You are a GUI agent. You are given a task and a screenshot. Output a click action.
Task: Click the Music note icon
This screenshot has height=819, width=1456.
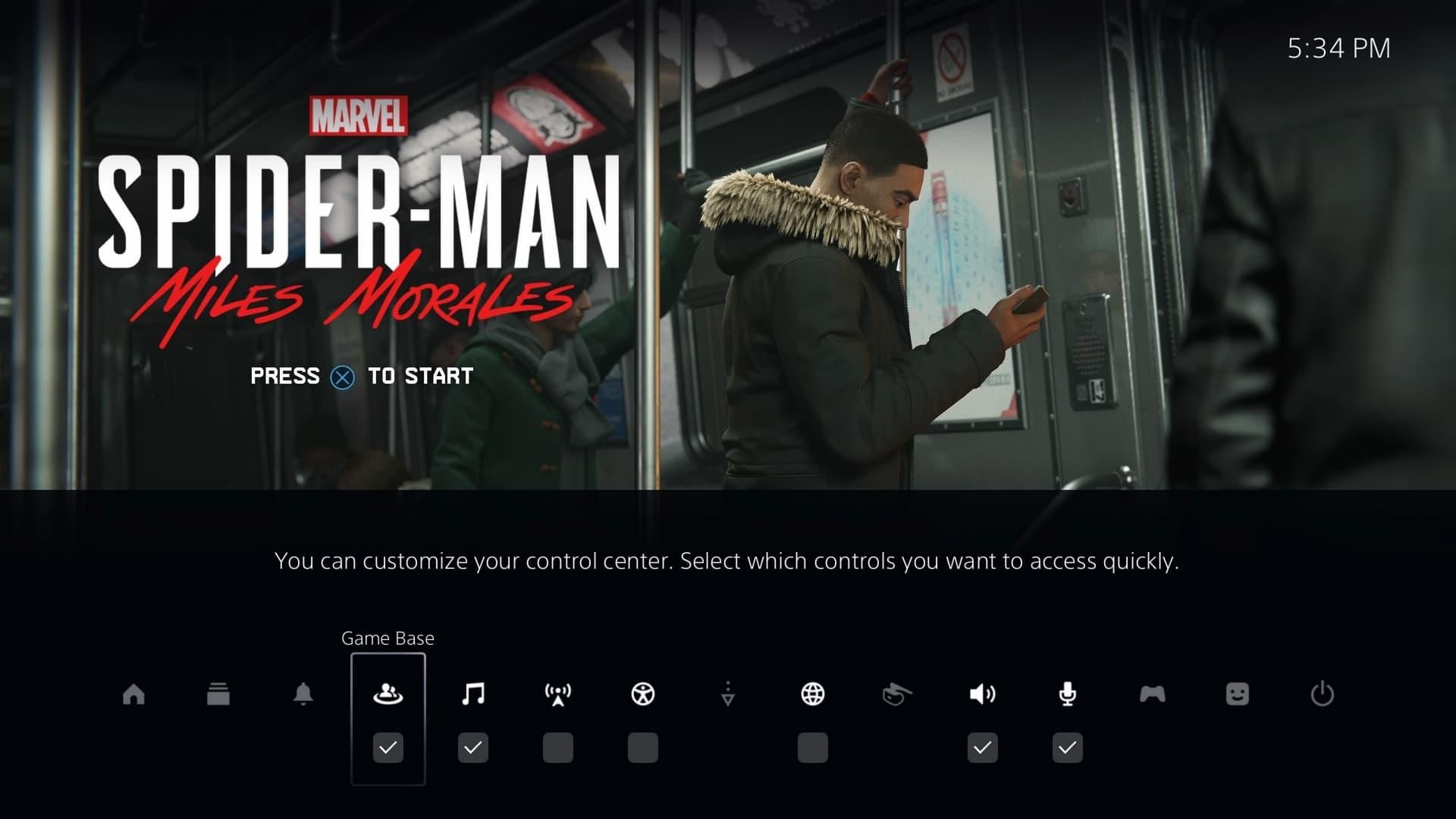tap(473, 695)
